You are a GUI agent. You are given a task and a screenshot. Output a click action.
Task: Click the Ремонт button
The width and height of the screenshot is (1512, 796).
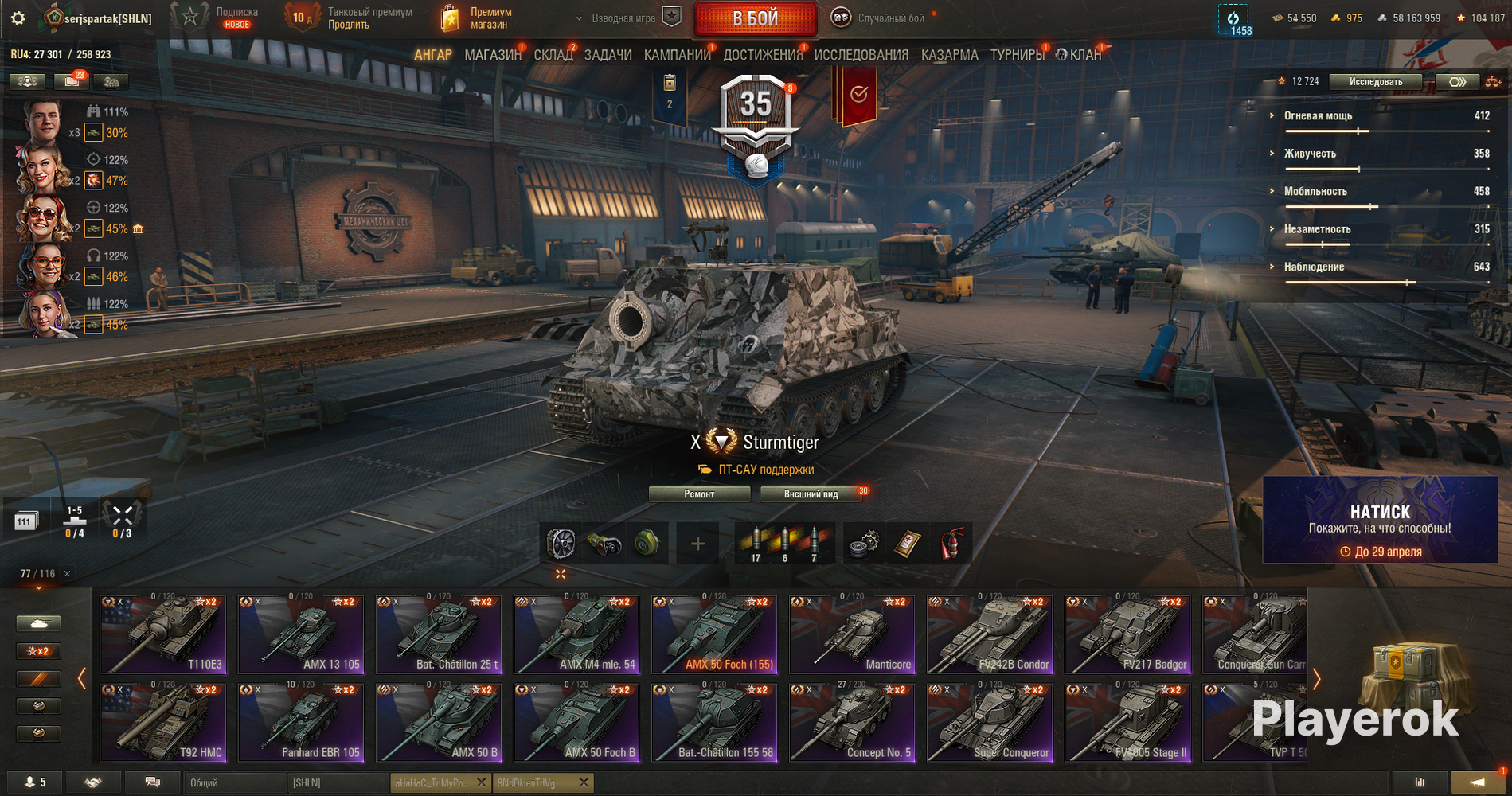699,494
